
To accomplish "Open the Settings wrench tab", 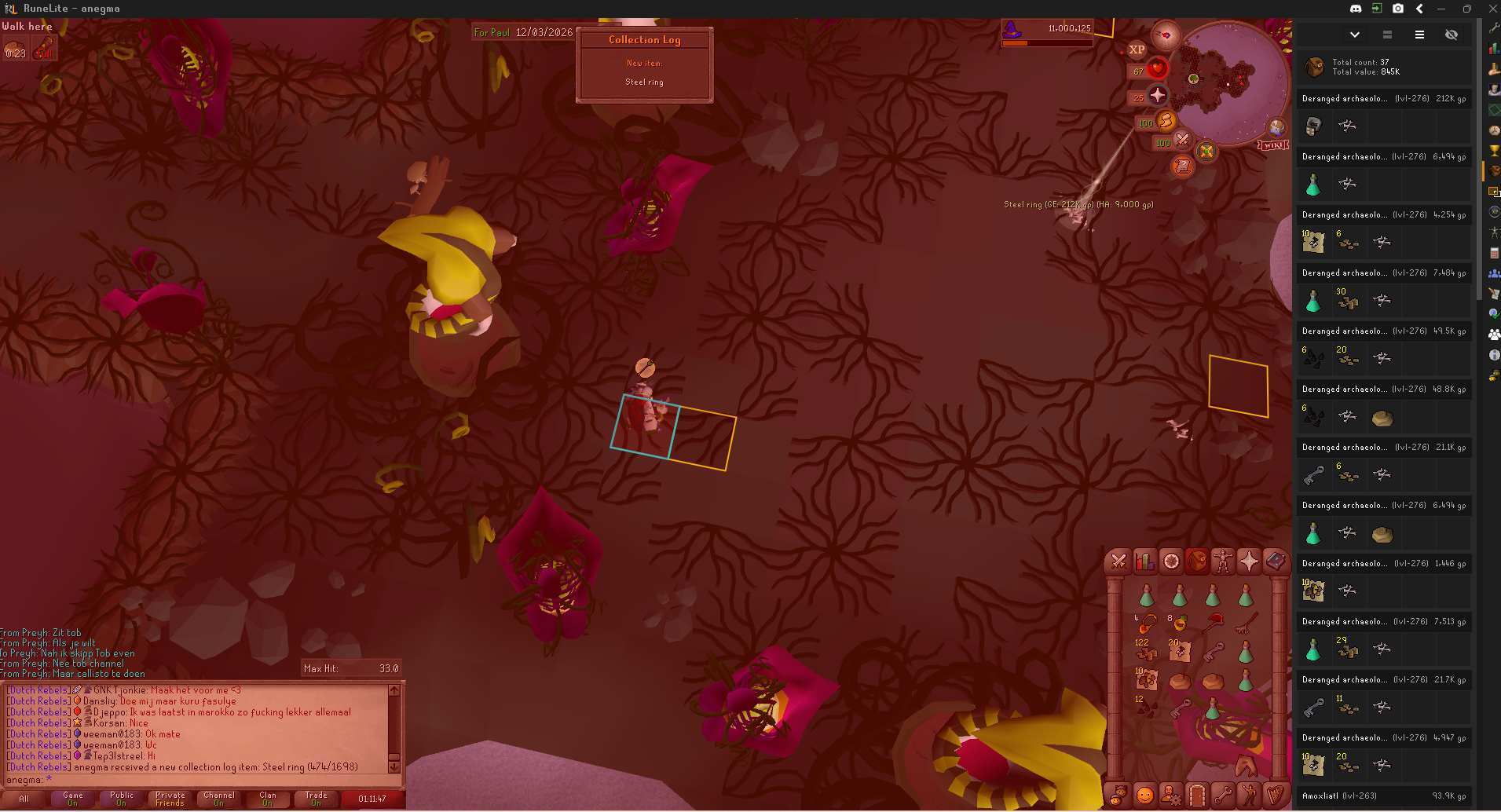I will 1222,796.
